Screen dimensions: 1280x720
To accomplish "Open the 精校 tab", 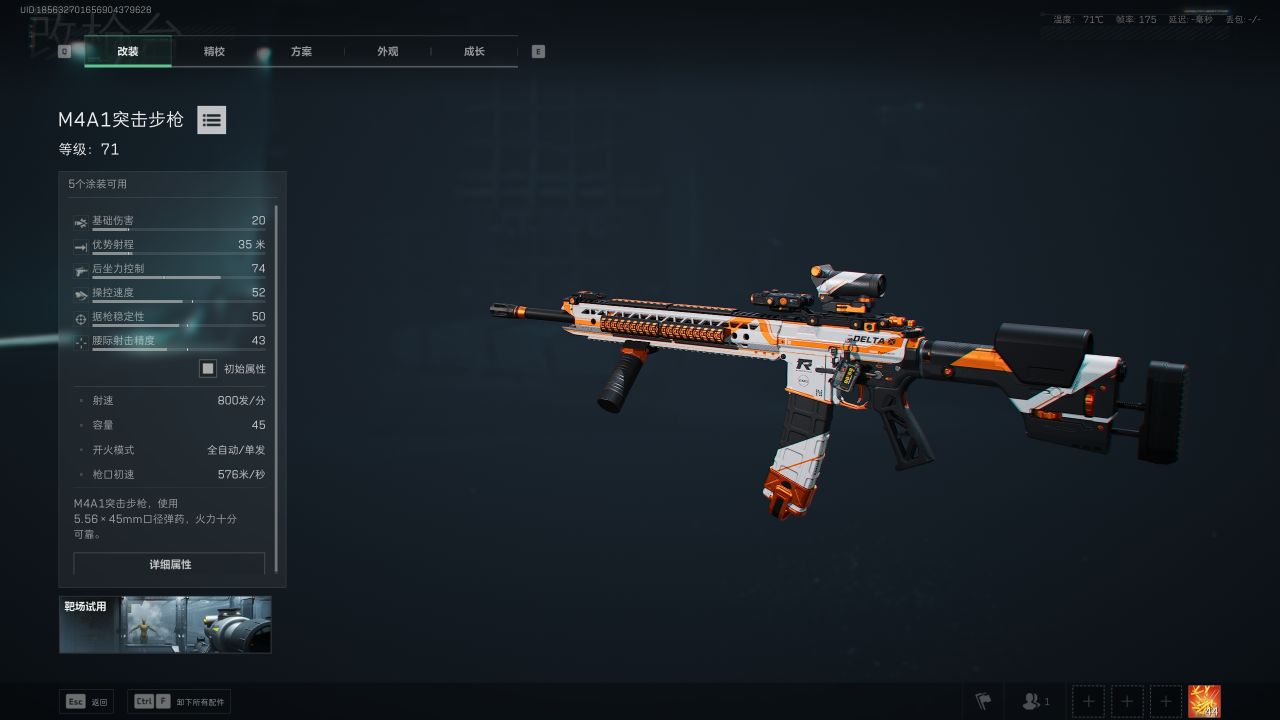I will (x=214, y=51).
